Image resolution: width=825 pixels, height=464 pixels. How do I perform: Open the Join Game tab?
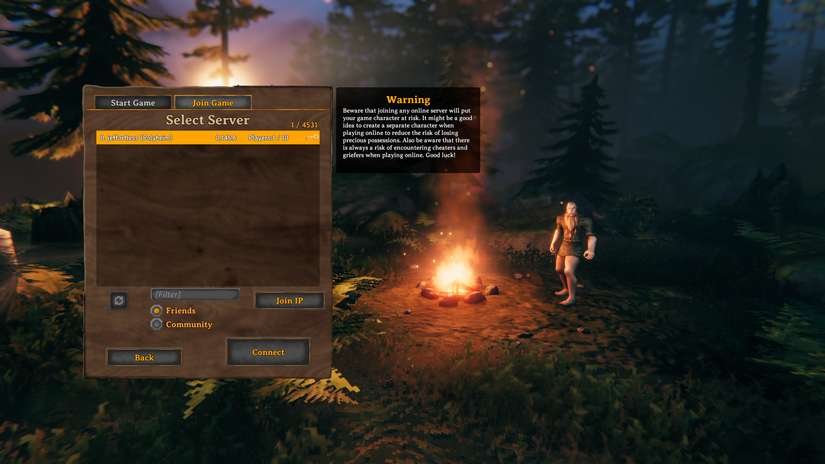click(x=213, y=103)
